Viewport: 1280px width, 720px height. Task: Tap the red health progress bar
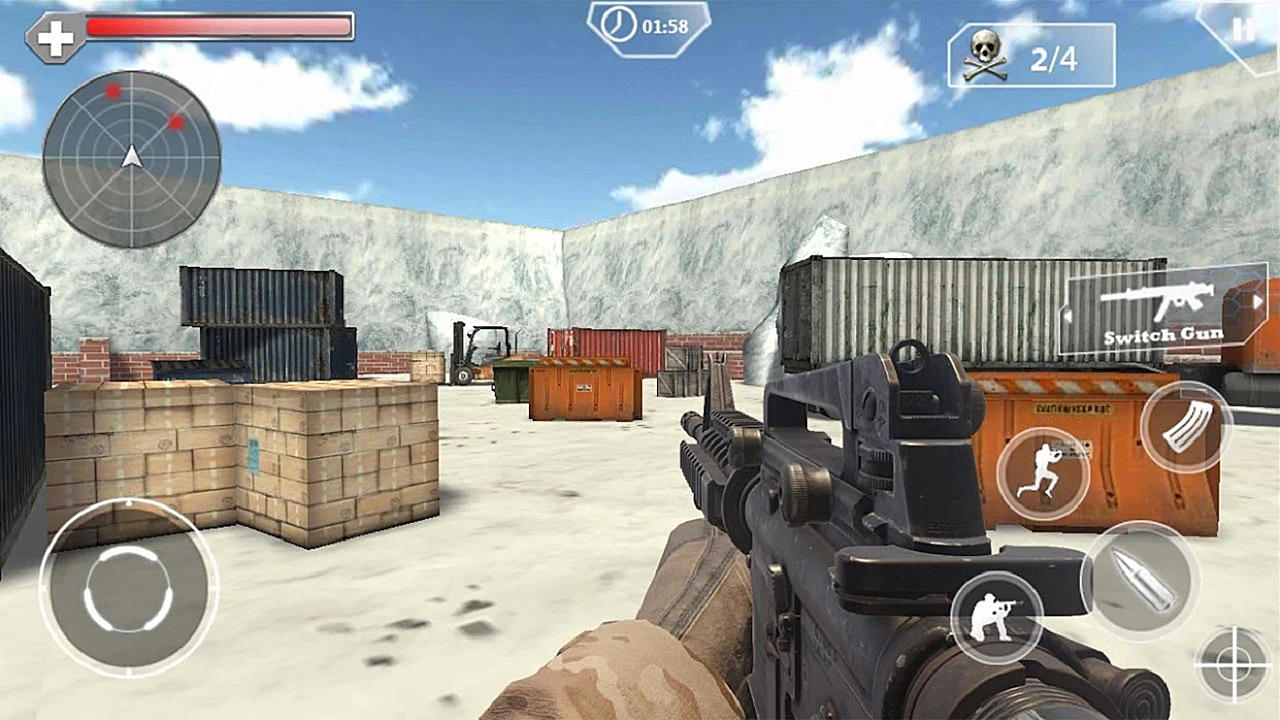coord(220,28)
